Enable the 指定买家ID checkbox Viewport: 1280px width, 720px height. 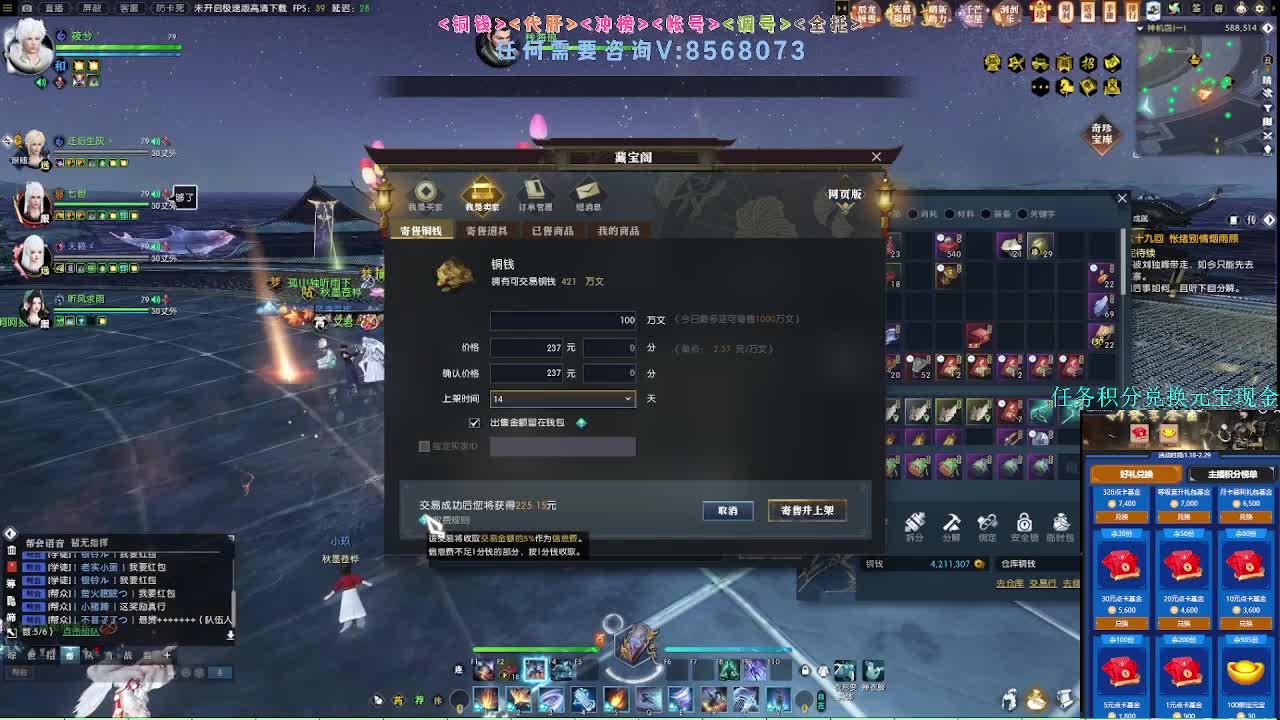coord(424,447)
